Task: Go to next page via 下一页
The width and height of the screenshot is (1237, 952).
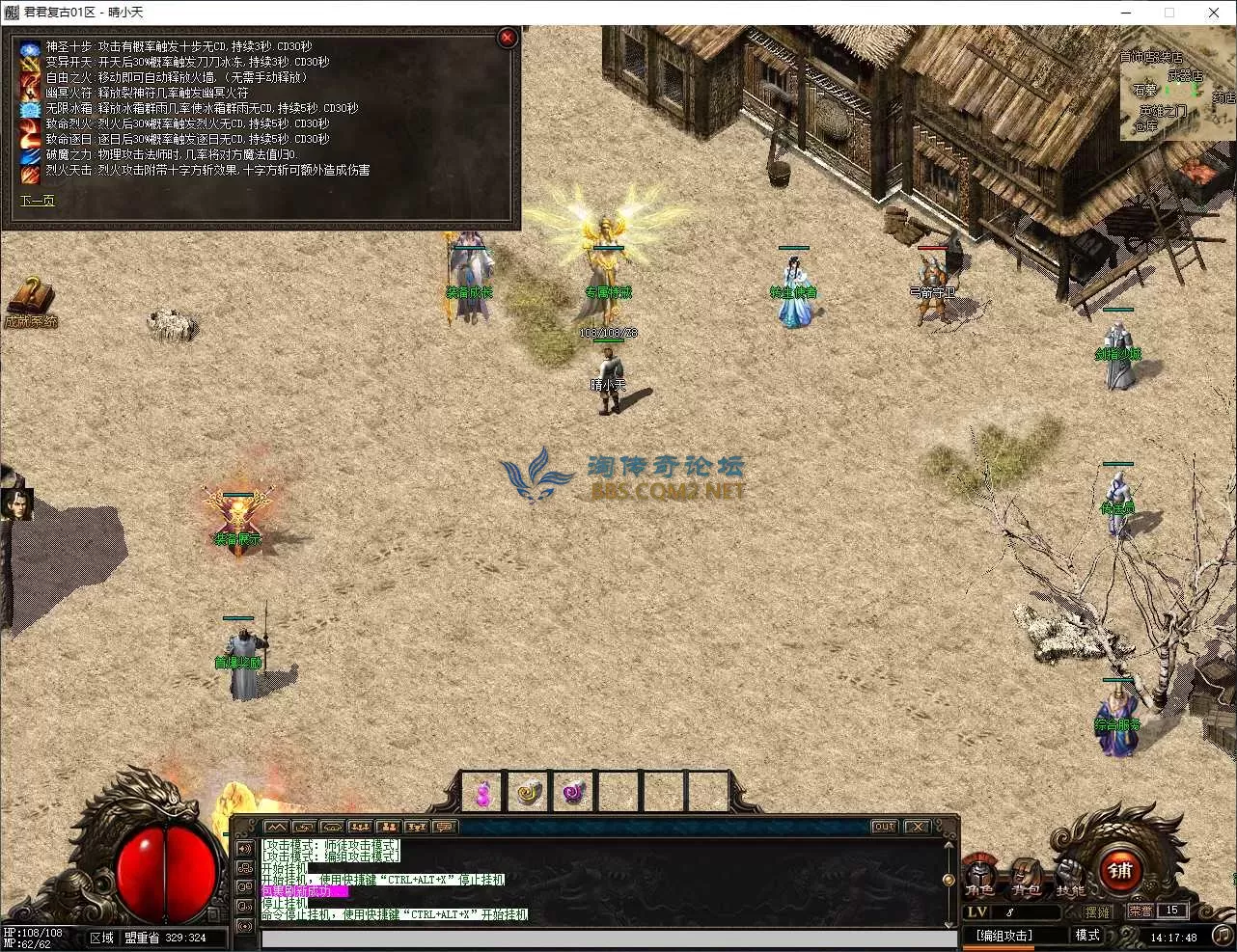Action: coord(38,201)
